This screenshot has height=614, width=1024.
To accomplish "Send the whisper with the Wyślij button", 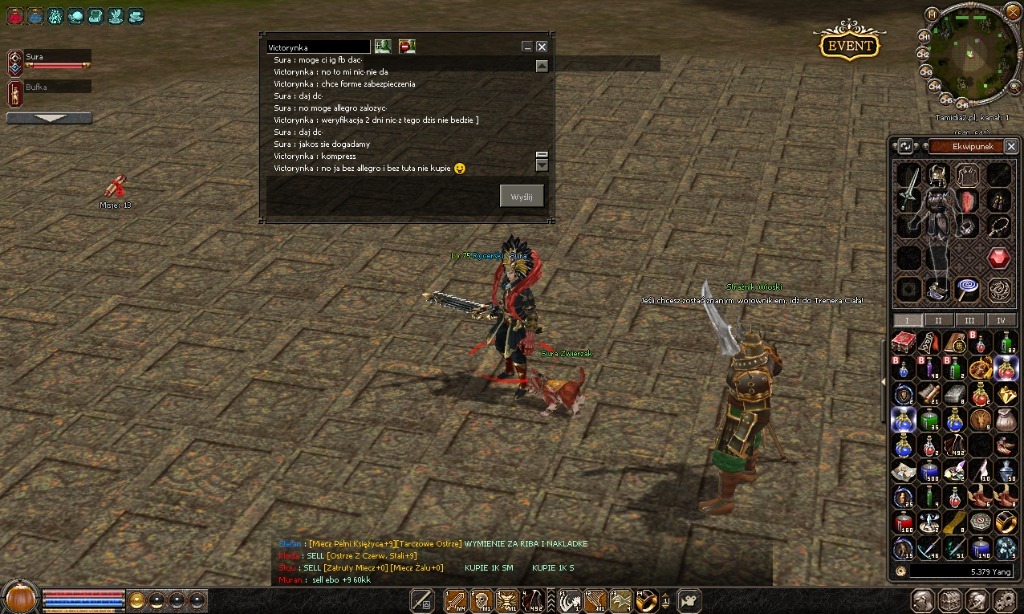I will [x=522, y=196].
